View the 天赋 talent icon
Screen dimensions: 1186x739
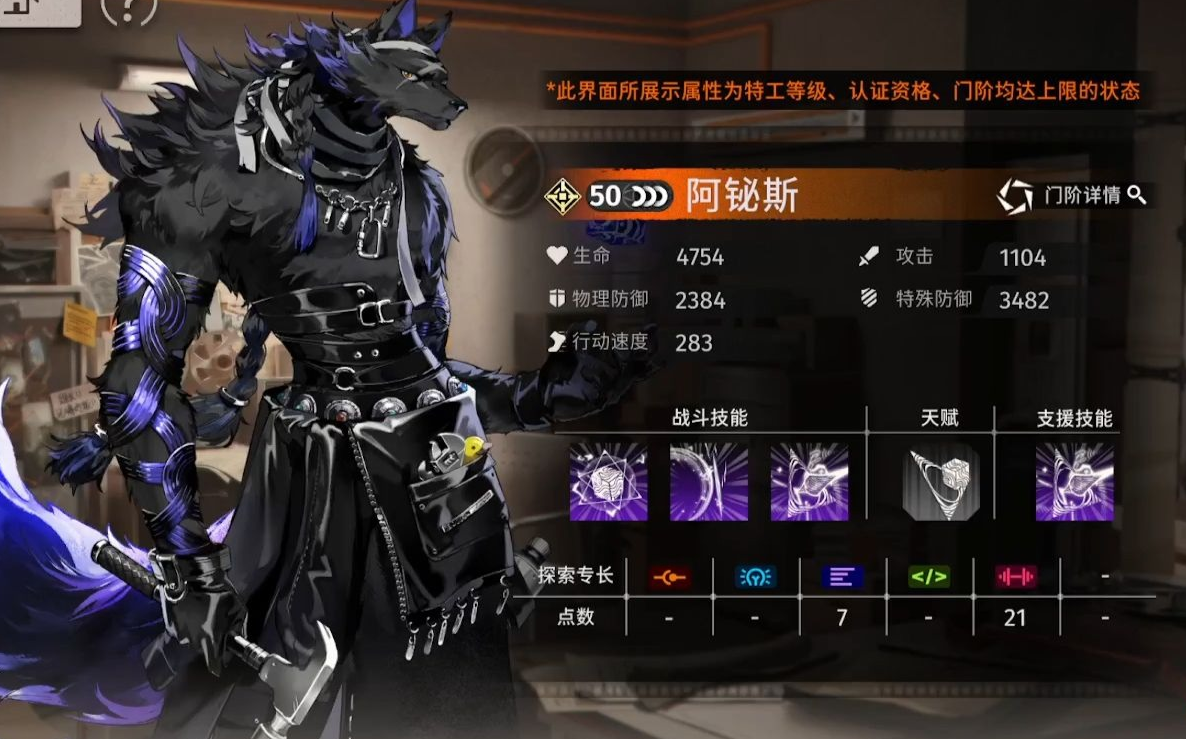click(940, 482)
